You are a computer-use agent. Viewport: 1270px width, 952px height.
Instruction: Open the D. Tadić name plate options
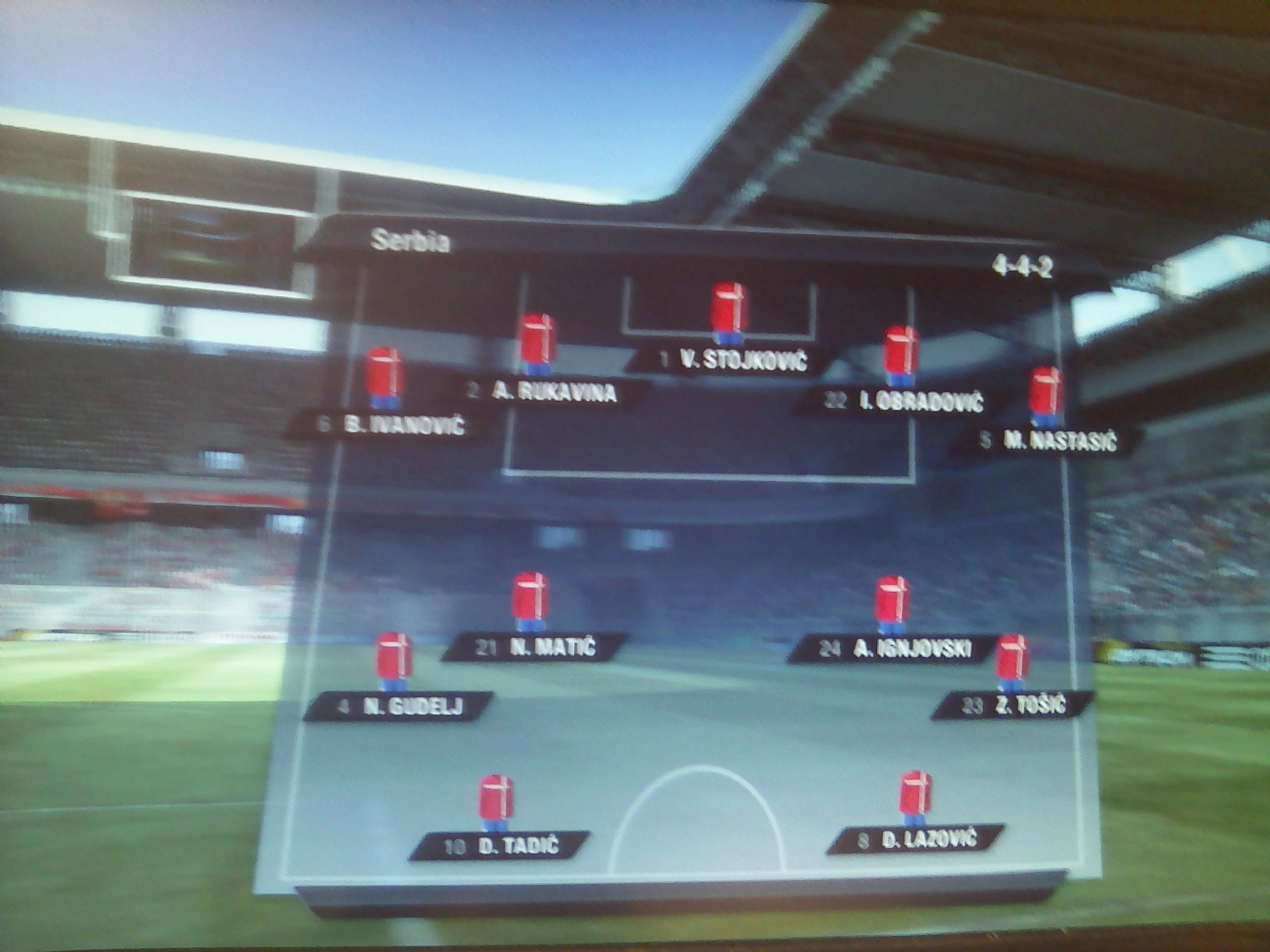pyautogui.click(x=502, y=845)
